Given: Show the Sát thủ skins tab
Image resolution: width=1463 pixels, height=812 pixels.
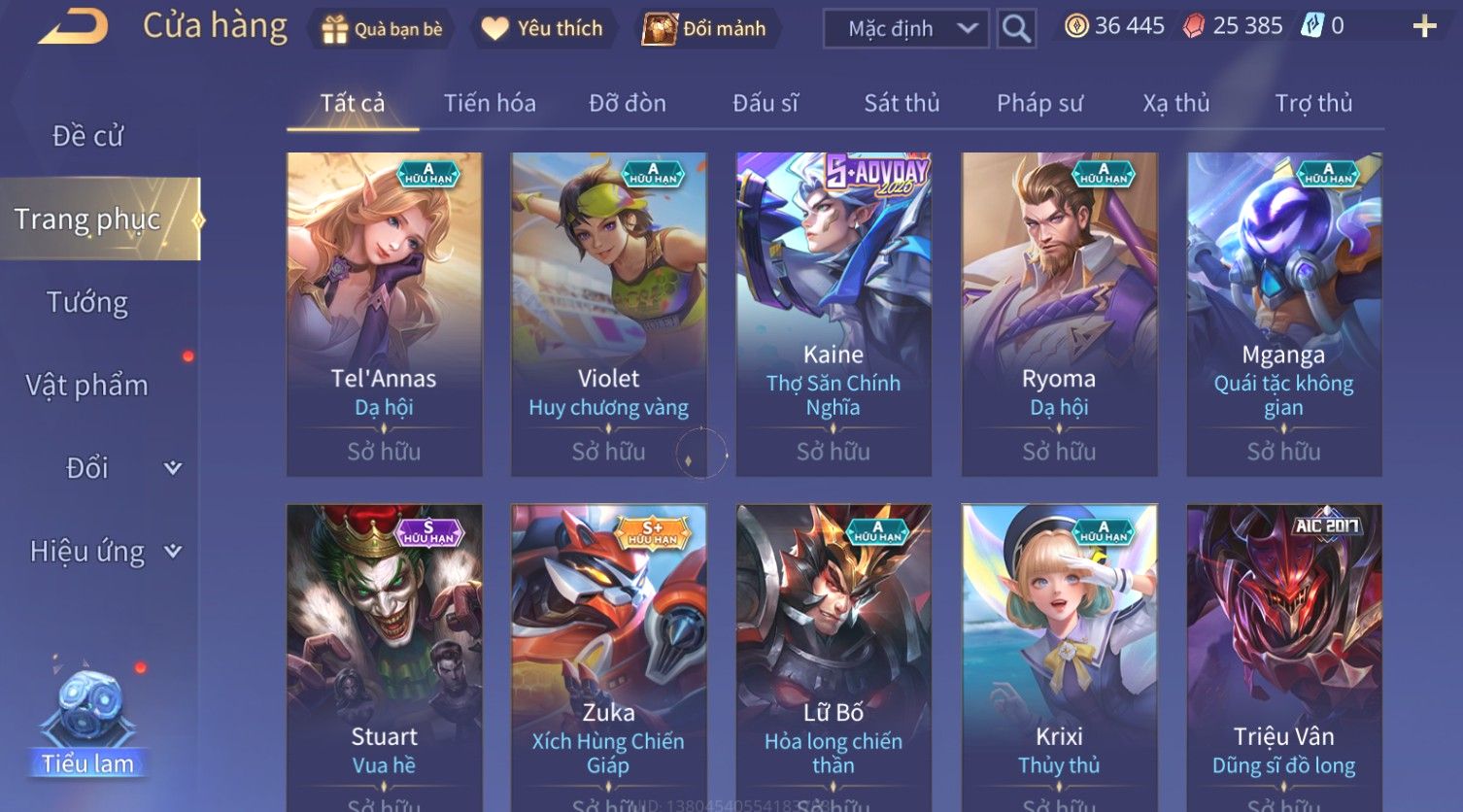Looking at the screenshot, I should tap(902, 103).
